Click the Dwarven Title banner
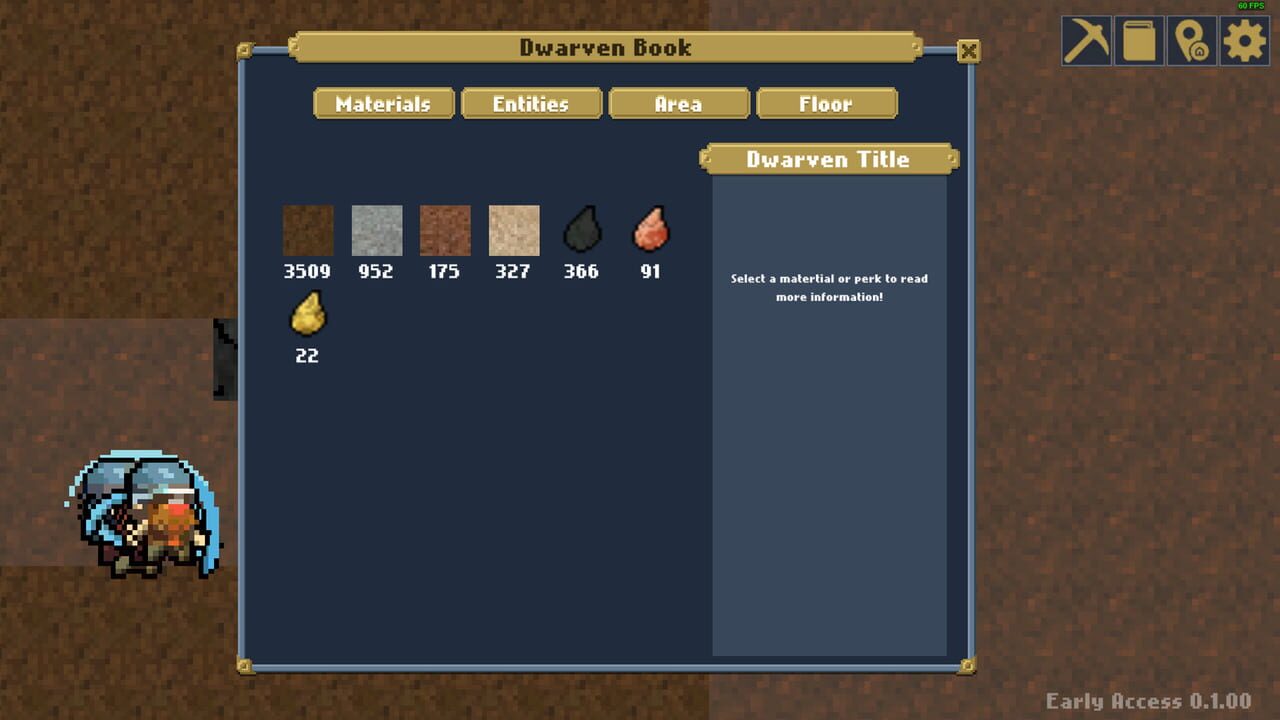Screen dimensions: 1280x720 (827, 158)
